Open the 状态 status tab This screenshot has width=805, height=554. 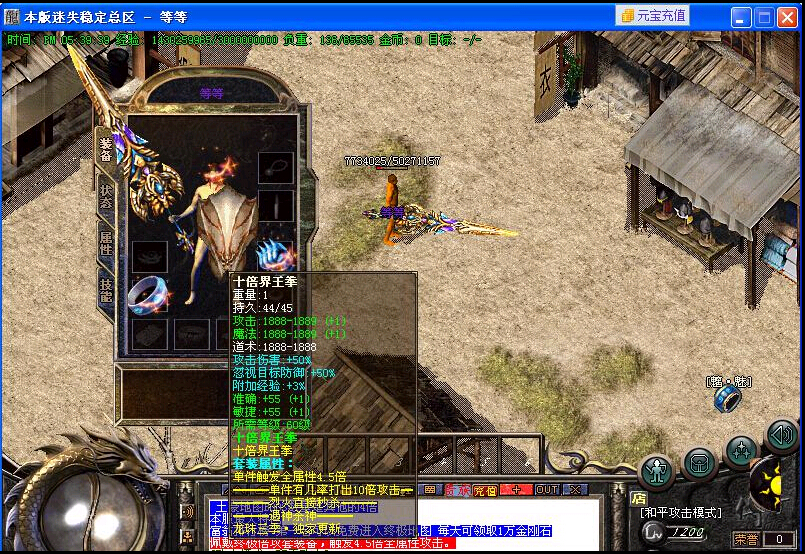[106, 197]
